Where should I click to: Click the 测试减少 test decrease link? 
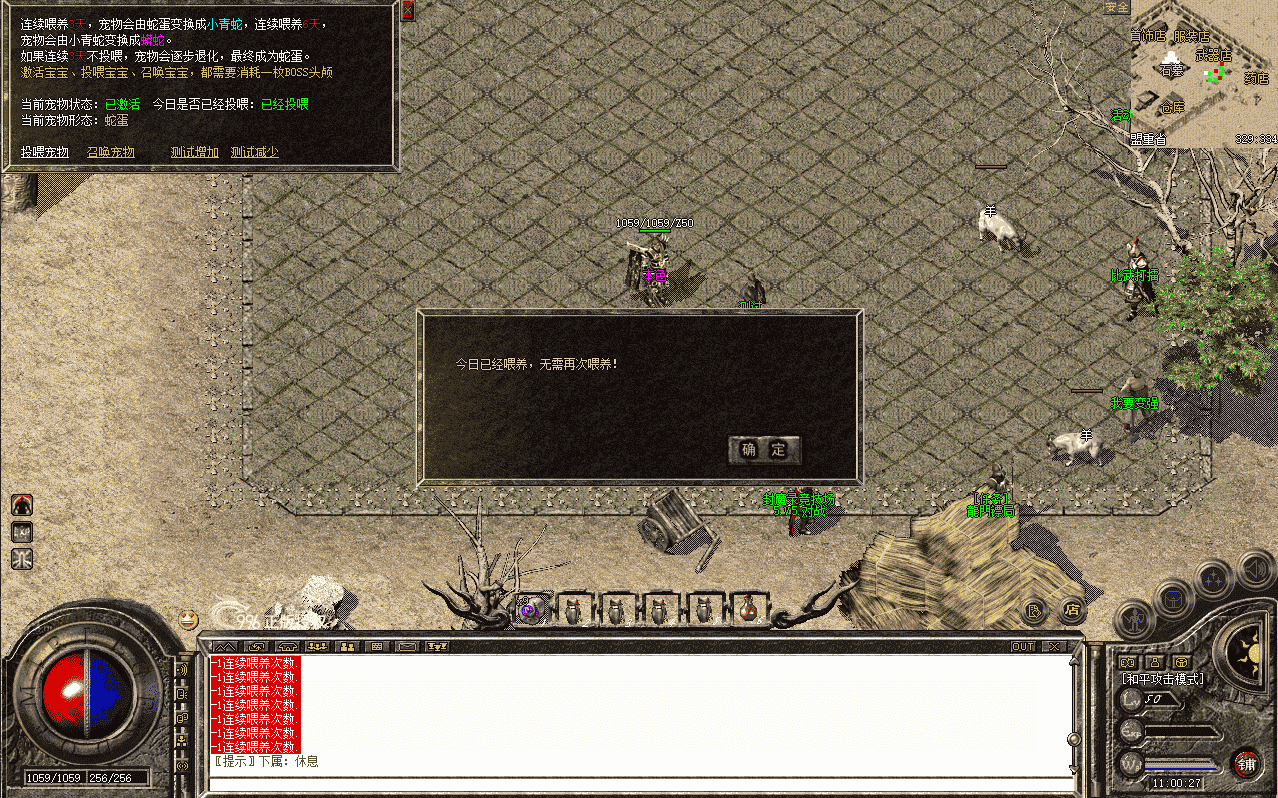254,152
